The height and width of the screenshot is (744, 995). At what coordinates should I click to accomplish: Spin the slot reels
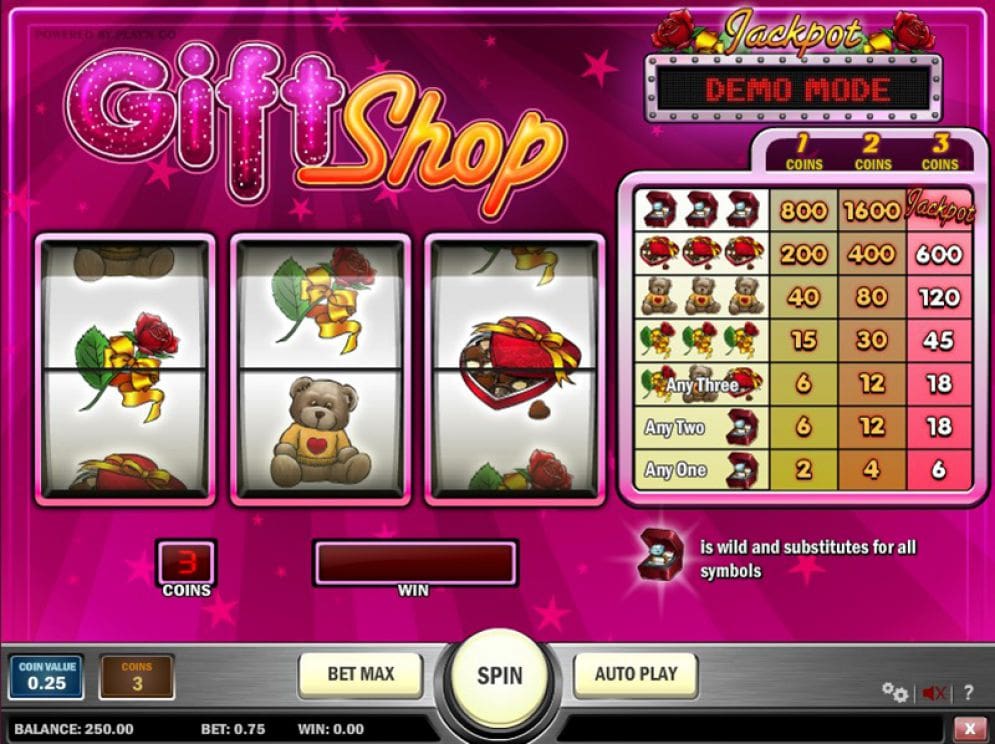point(499,675)
